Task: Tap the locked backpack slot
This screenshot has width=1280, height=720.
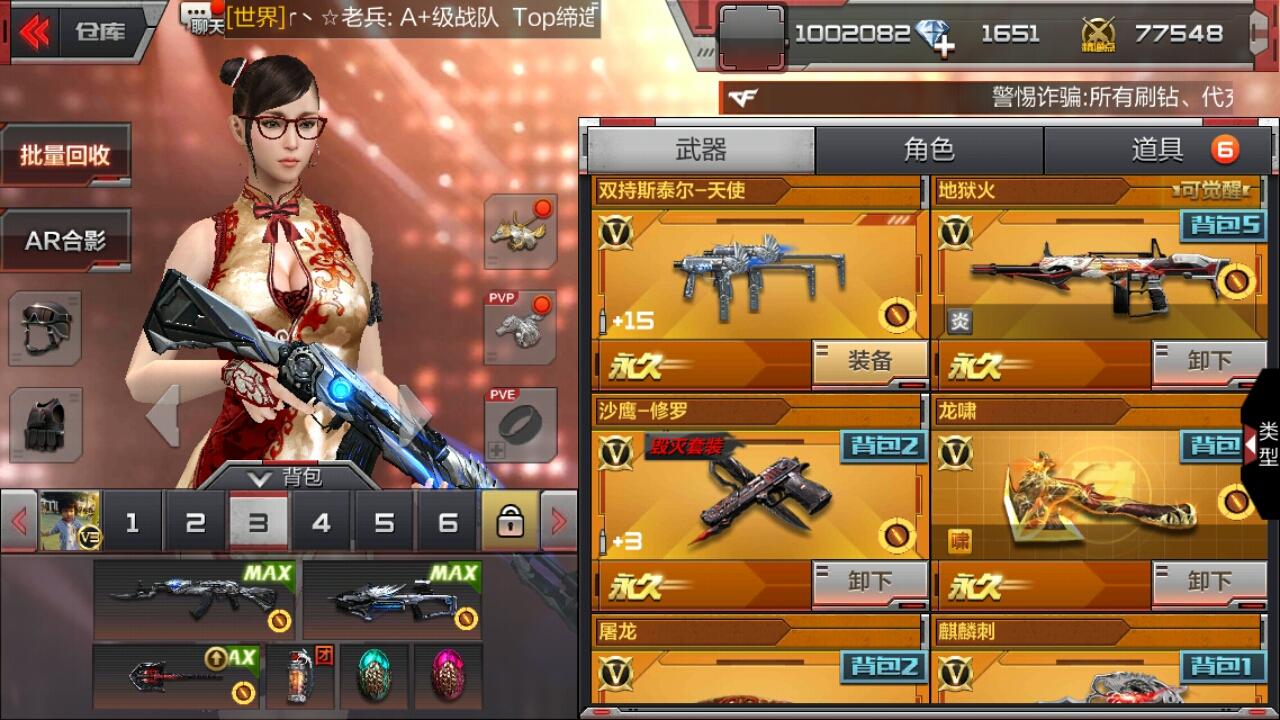Action: pos(510,521)
